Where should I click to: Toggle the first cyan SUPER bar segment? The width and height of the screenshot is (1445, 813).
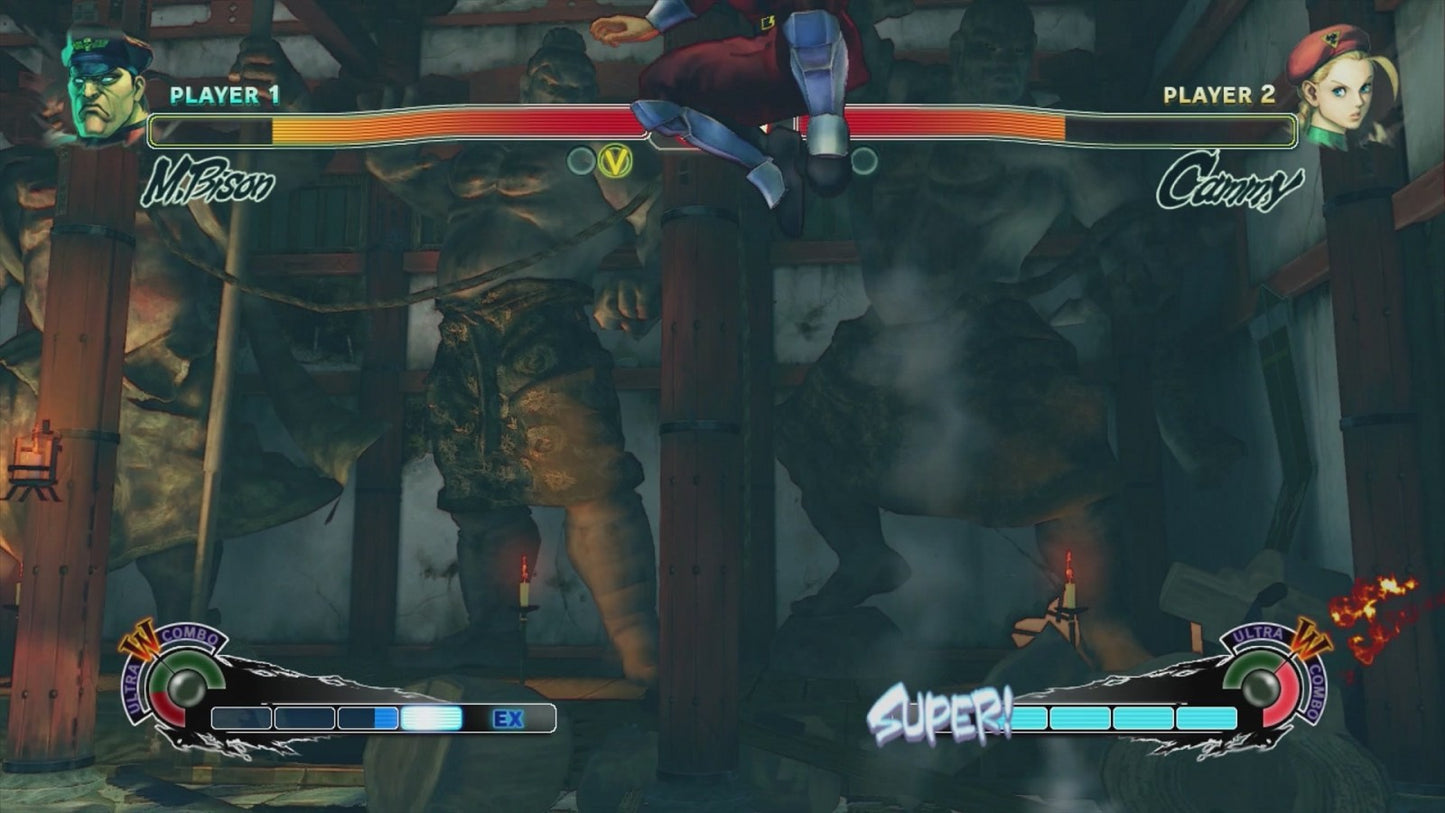click(x=1030, y=717)
